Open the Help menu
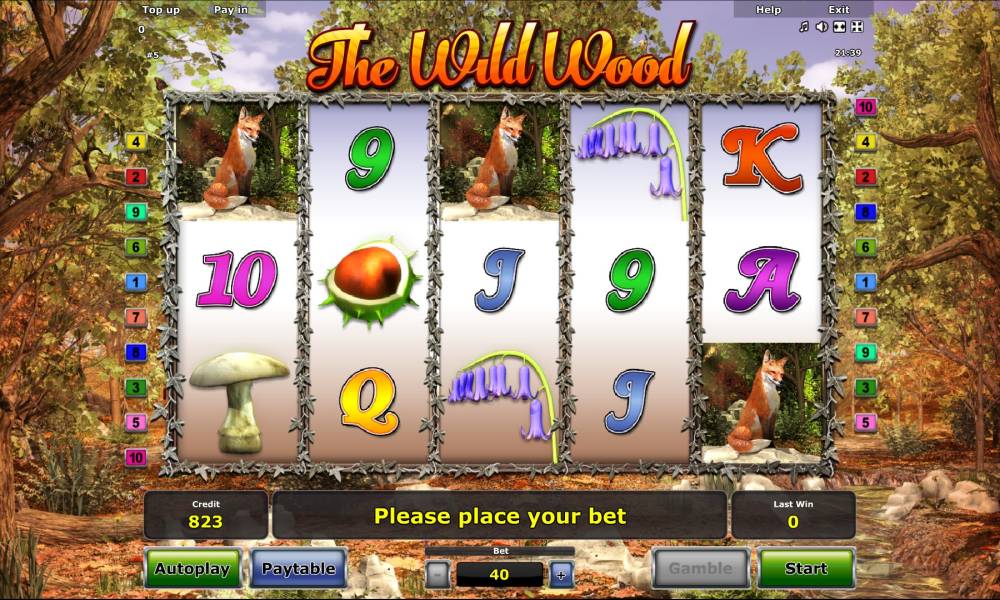Screen dimensions: 1000x600 (x=768, y=9)
